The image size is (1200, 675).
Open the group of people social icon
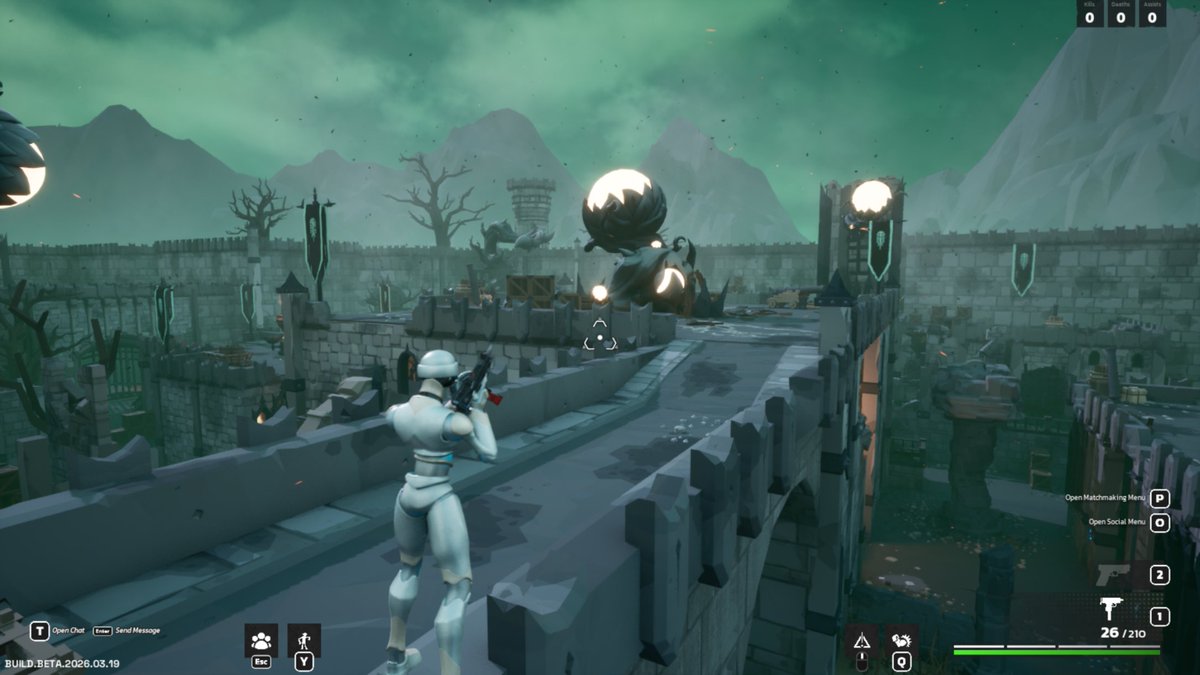coord(261,640)
